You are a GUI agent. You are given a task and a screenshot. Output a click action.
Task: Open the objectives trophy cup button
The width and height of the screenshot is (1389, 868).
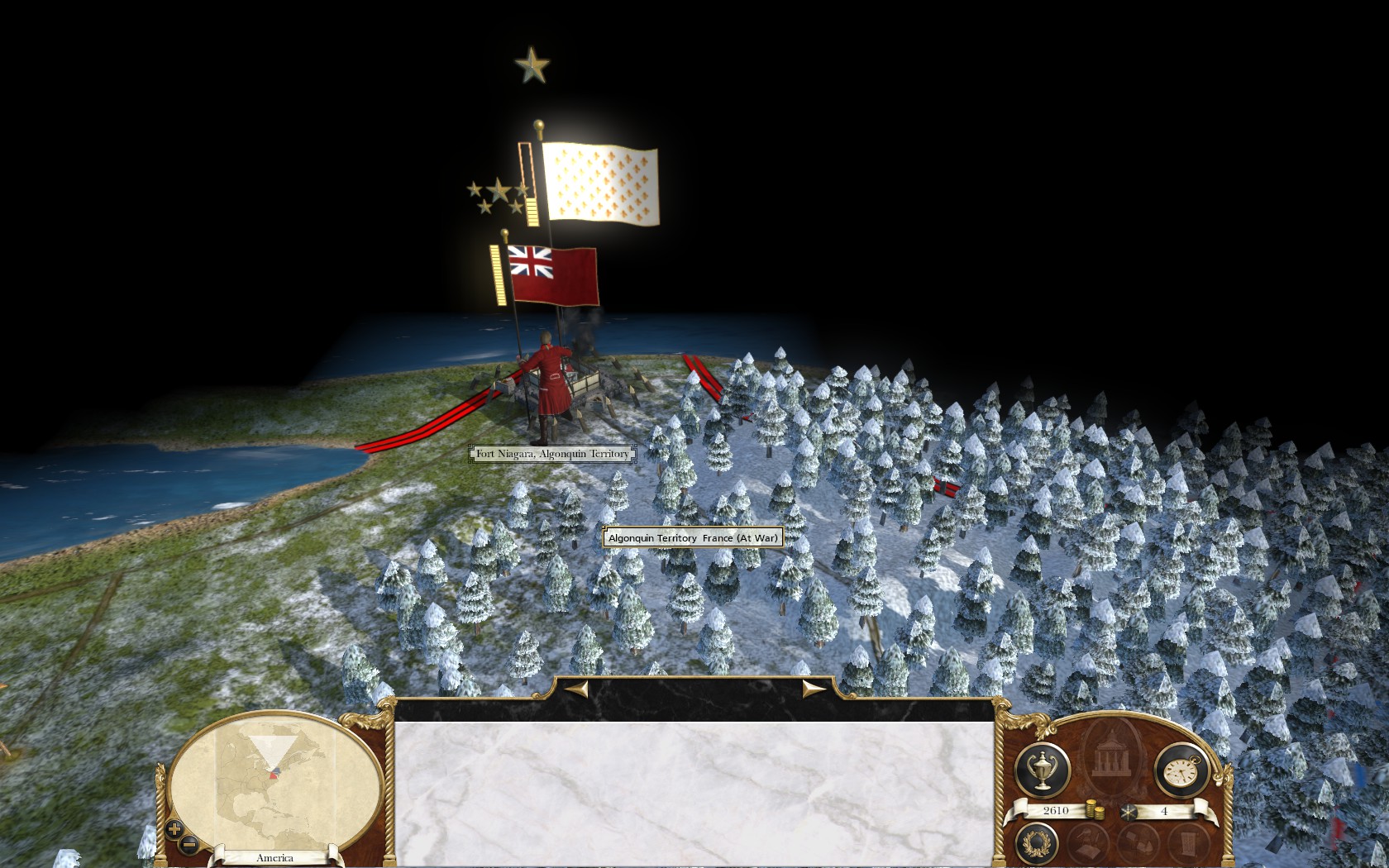click(x=1042, y=770)
